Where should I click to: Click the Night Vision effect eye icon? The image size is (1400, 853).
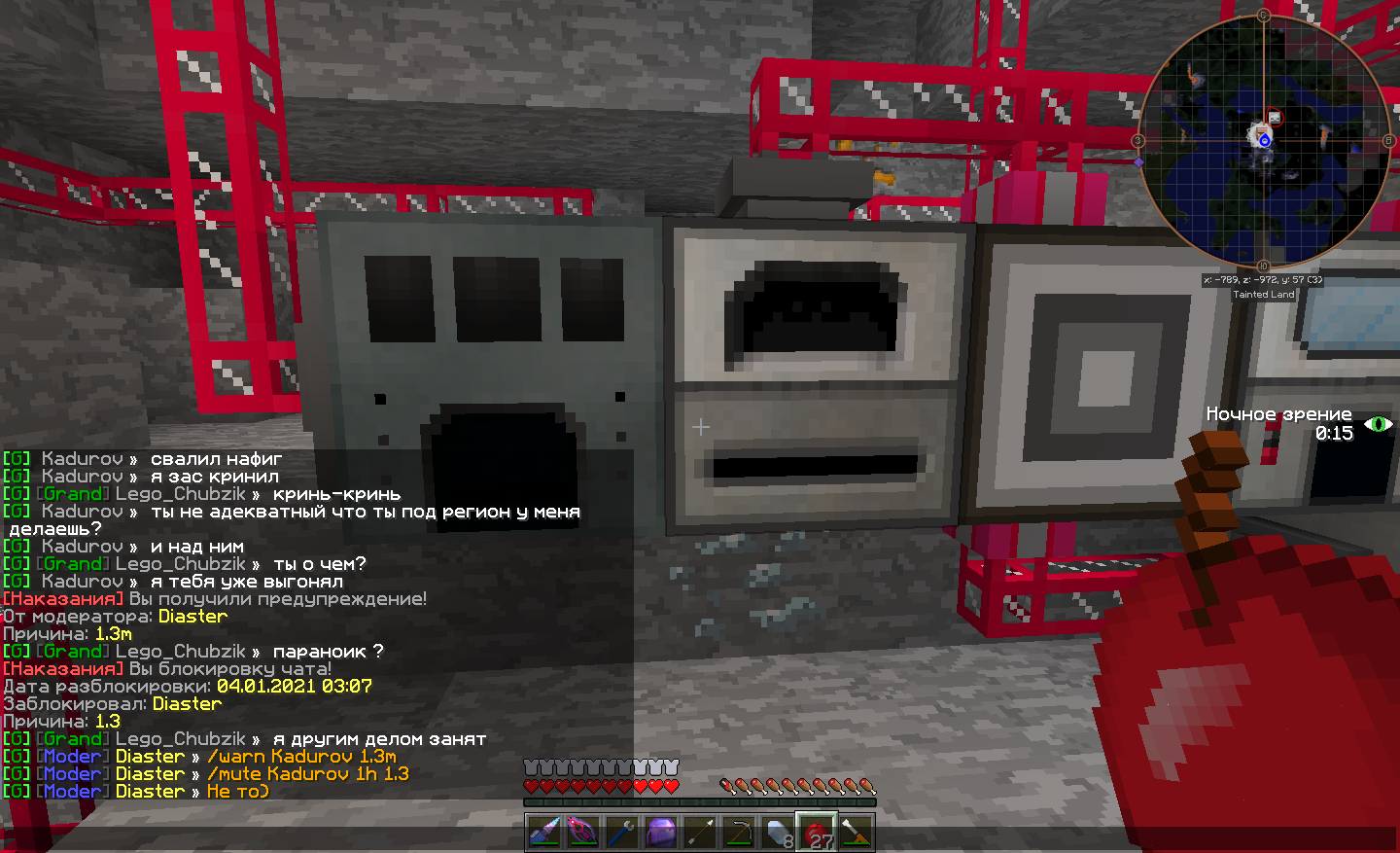1379,424
